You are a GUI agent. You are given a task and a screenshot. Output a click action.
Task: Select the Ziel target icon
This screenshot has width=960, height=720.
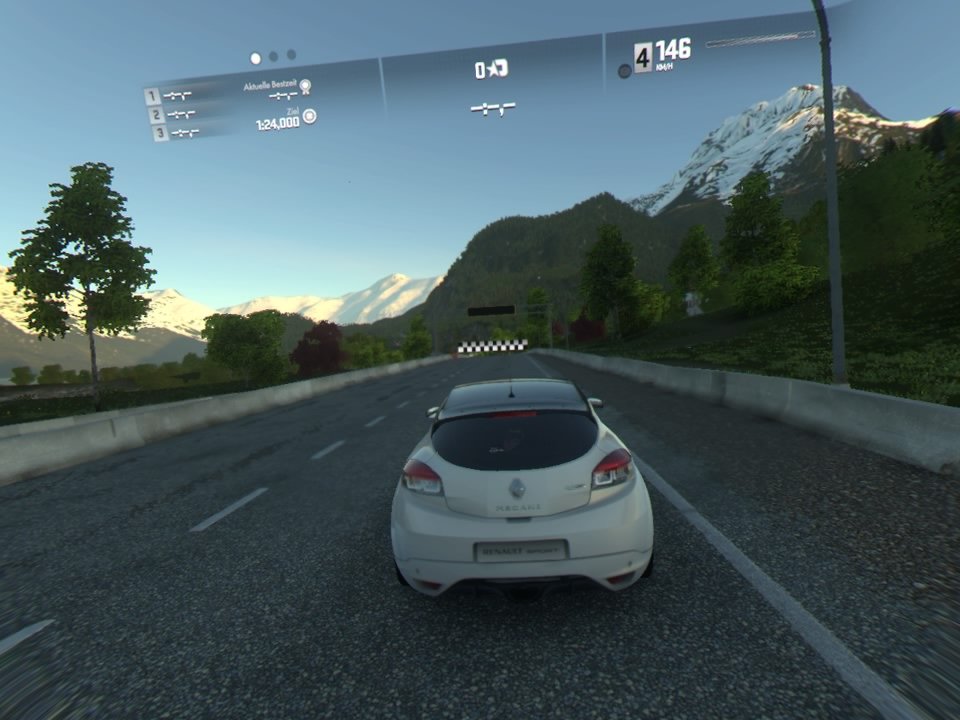(x=310, y=116)
